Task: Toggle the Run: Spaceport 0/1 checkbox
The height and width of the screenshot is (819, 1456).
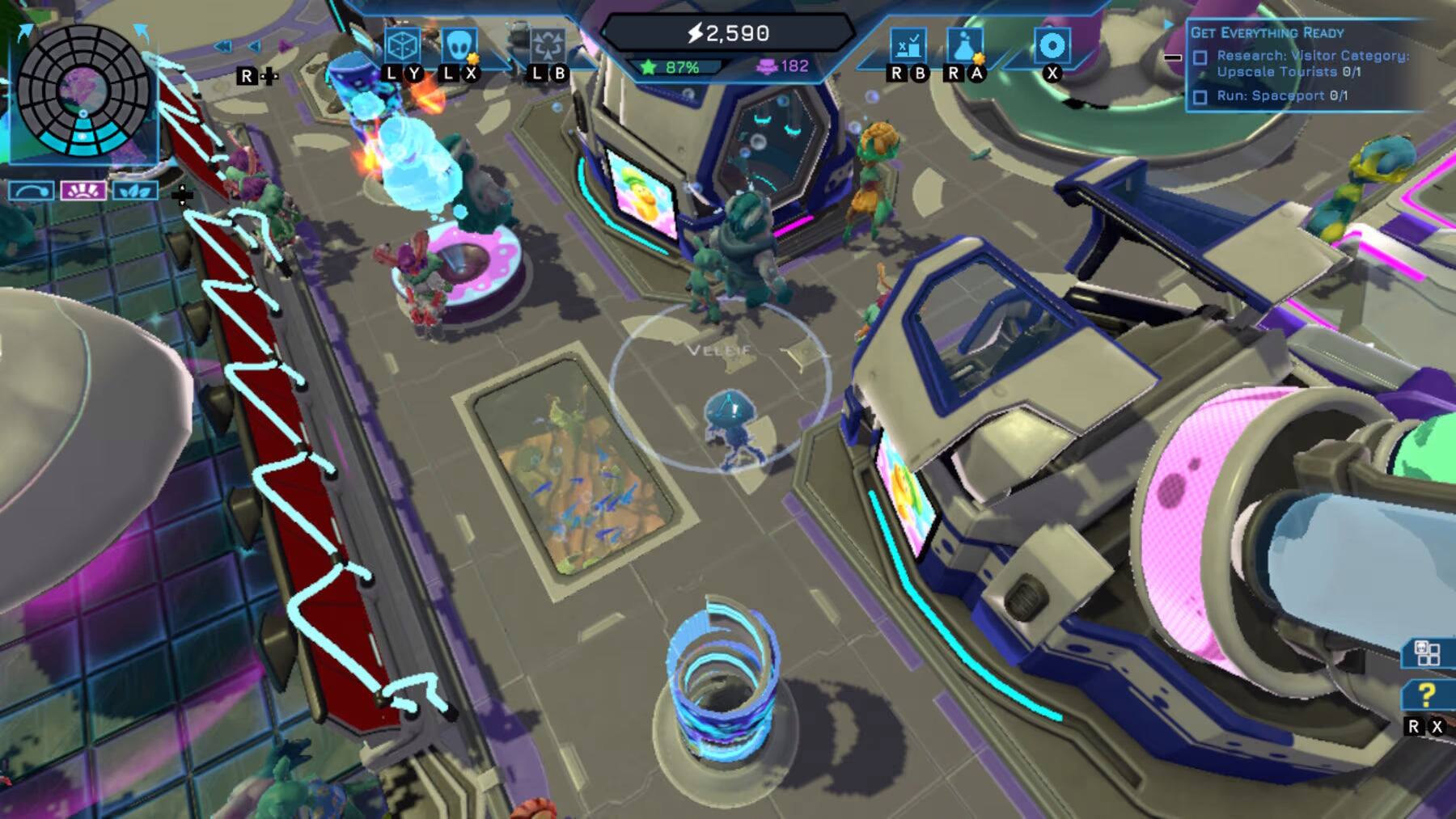Action: (x=1200, y=99)
